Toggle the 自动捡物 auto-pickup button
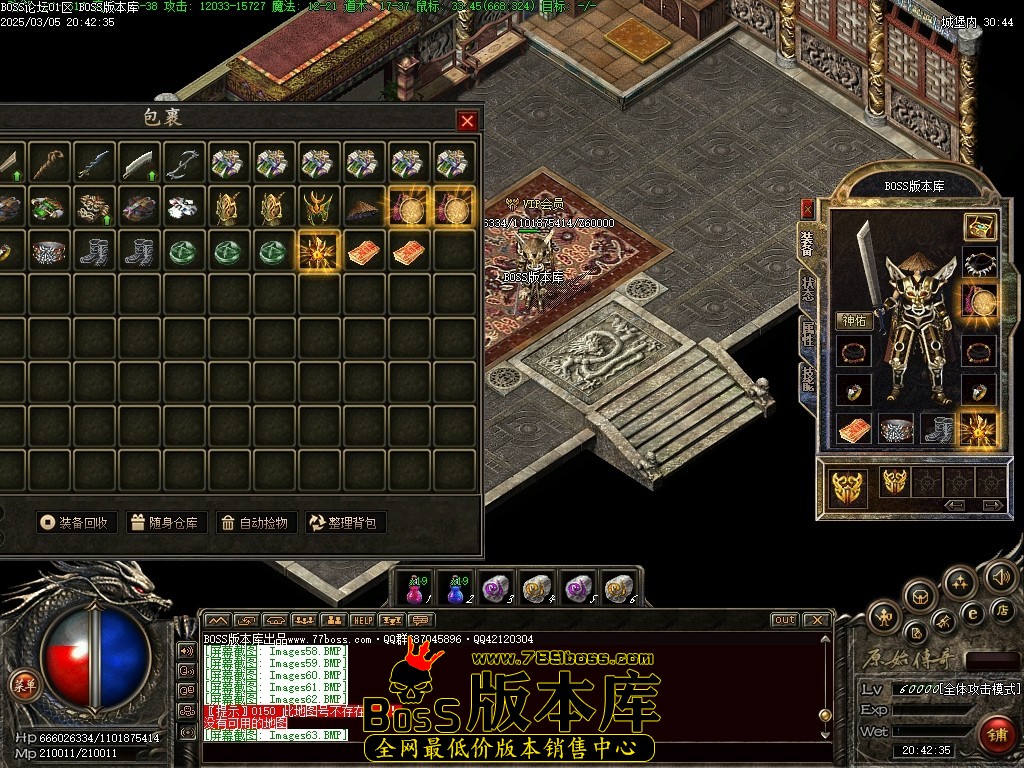This screenshot has width=1024, height=768. click(x=257, y=522)
